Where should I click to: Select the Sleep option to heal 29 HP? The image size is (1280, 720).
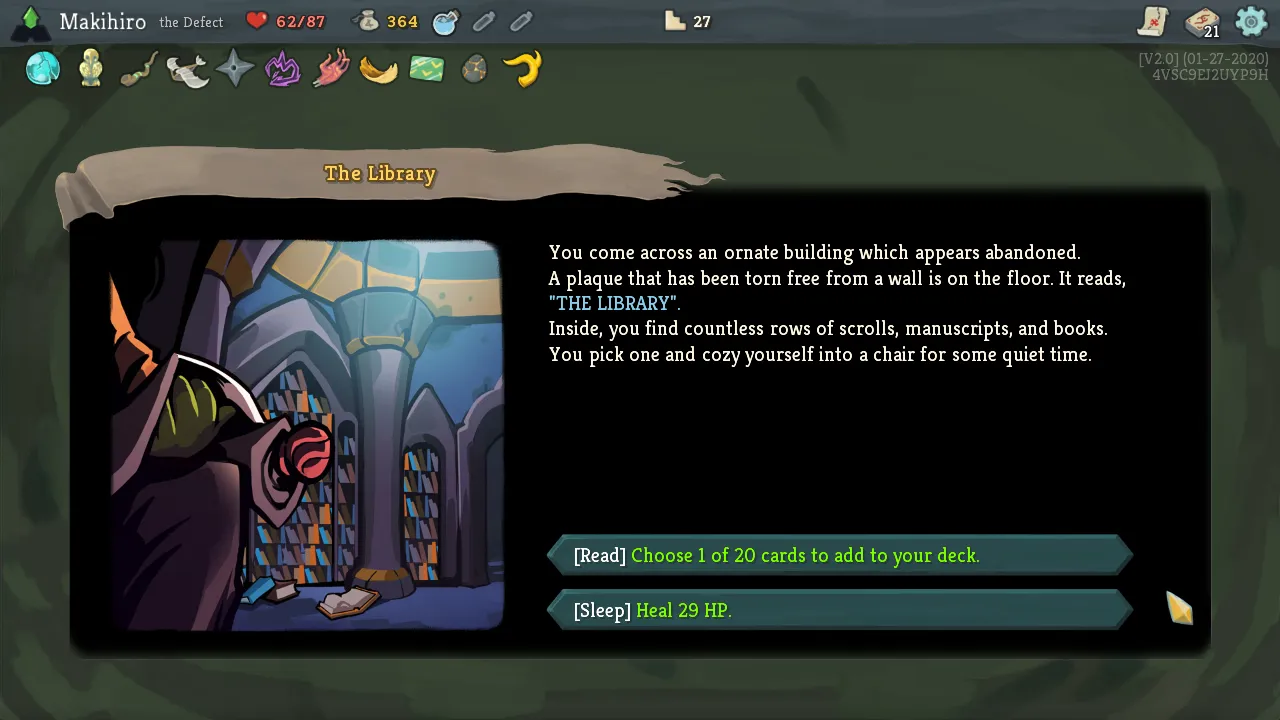pos(840,610)
